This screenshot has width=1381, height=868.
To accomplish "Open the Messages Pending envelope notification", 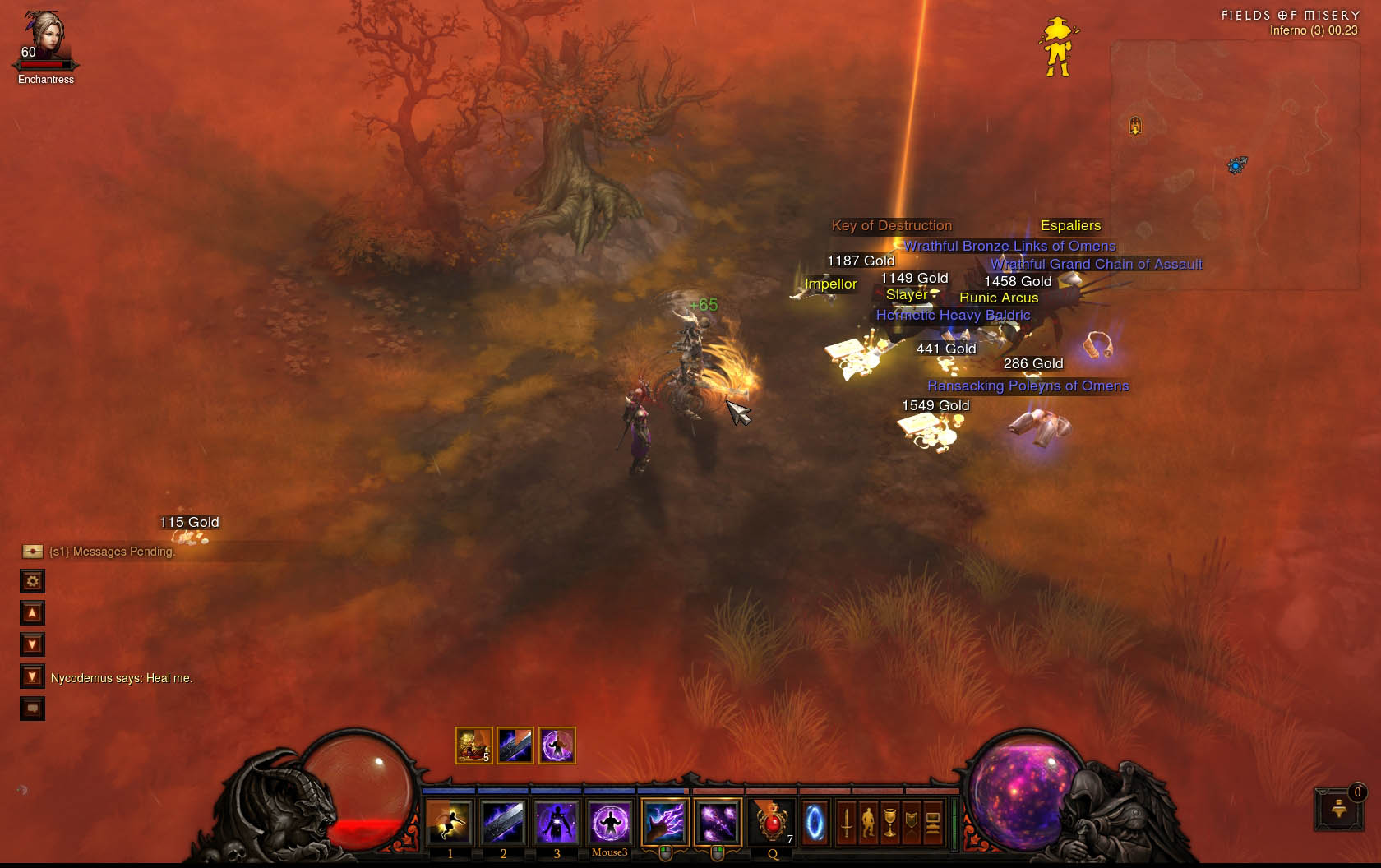I will pos(33,552).
